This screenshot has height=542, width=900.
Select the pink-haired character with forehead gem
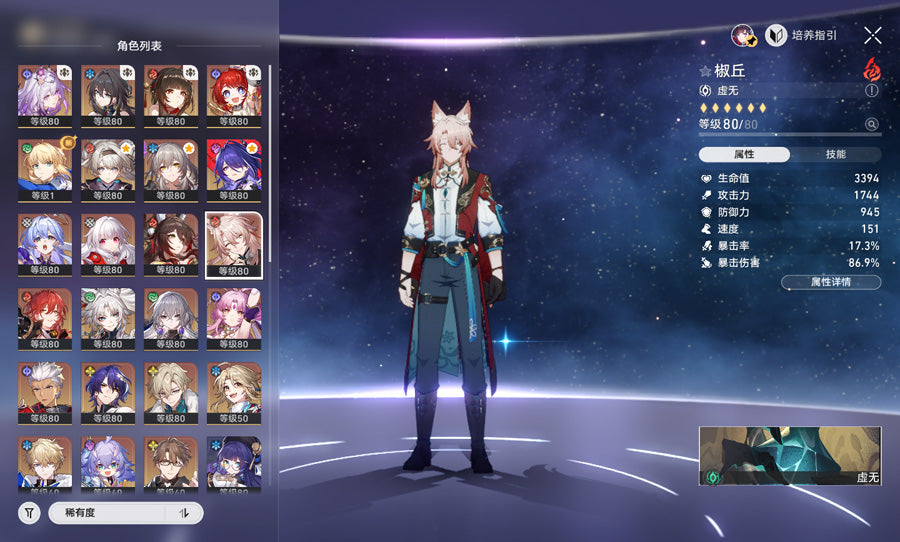tap(234, 314)
